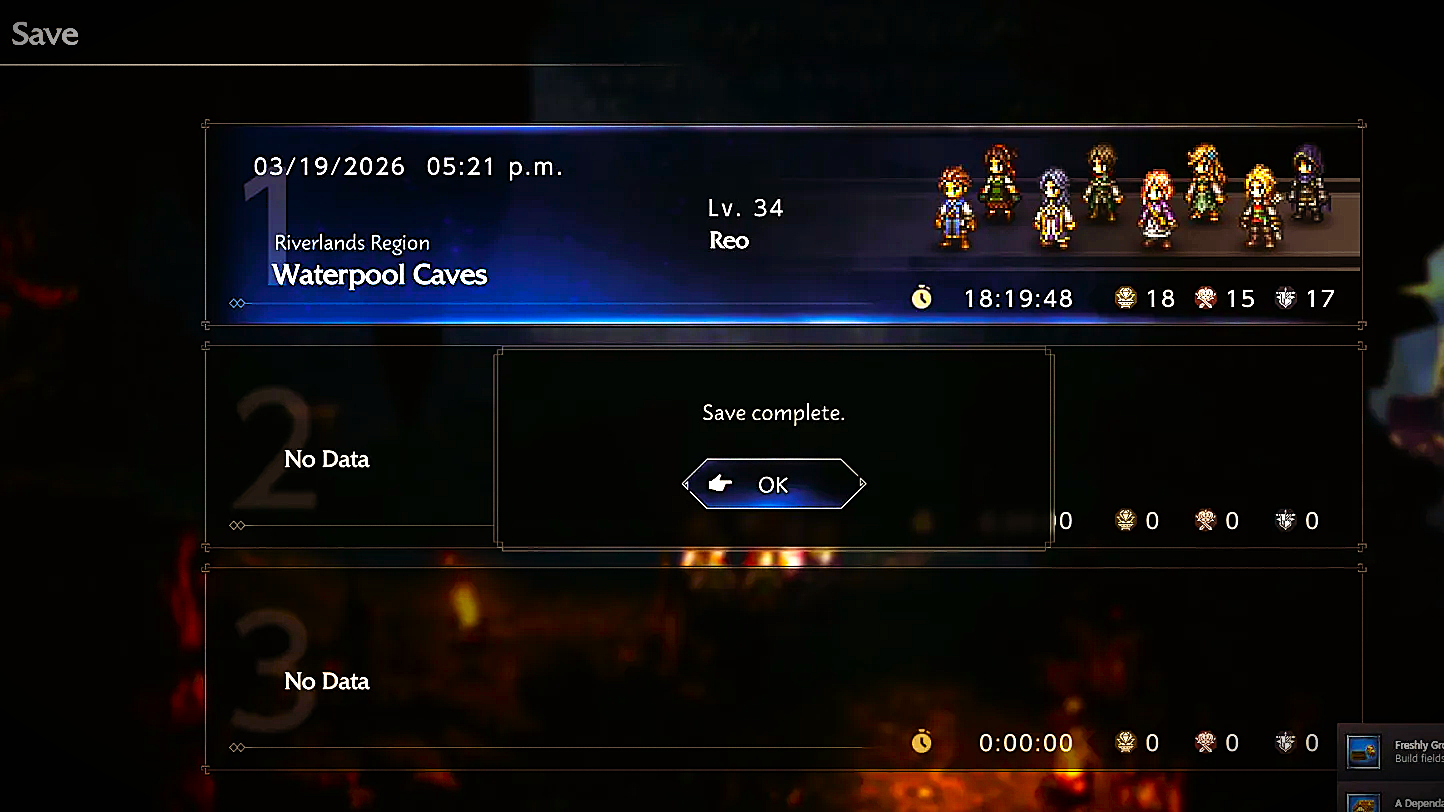The height and width of the screenshot is (812, 1444).
Task: Click the Save menu header
Action: tap(44, 33)
